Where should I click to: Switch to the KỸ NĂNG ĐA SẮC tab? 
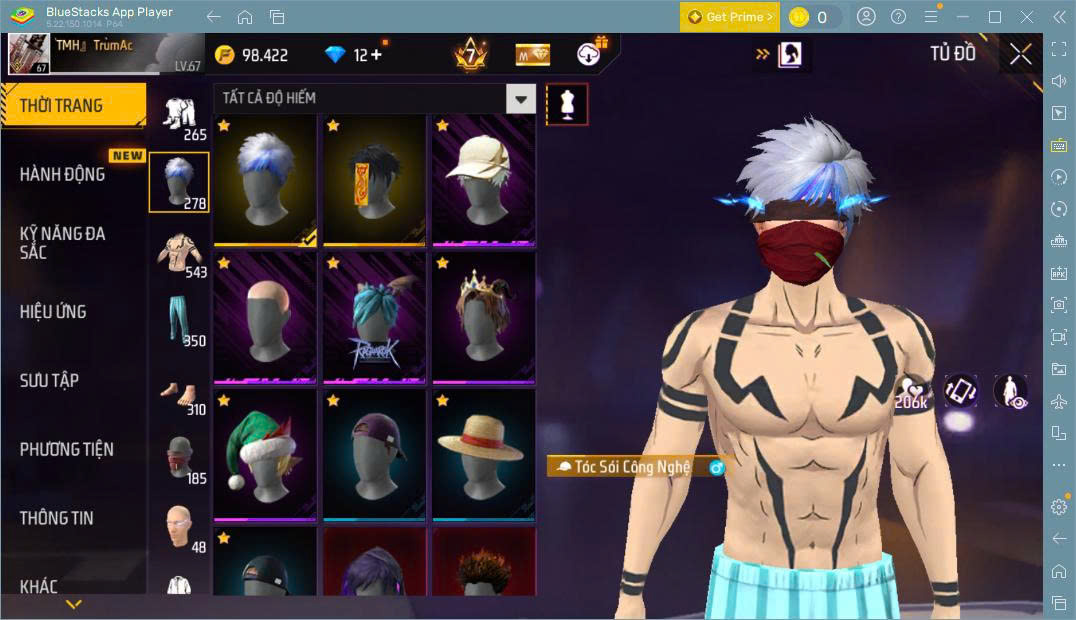64,242
